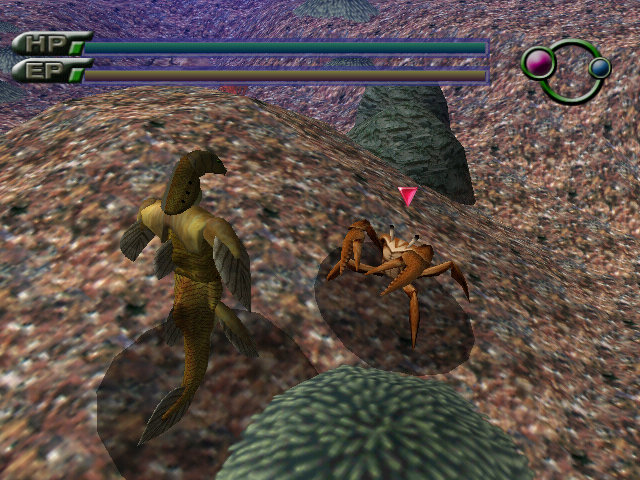The width and height of the screenshot is (640, 480).
Task: Select the blue orb on the ring gauge
Action: click(x=599, y=67)
